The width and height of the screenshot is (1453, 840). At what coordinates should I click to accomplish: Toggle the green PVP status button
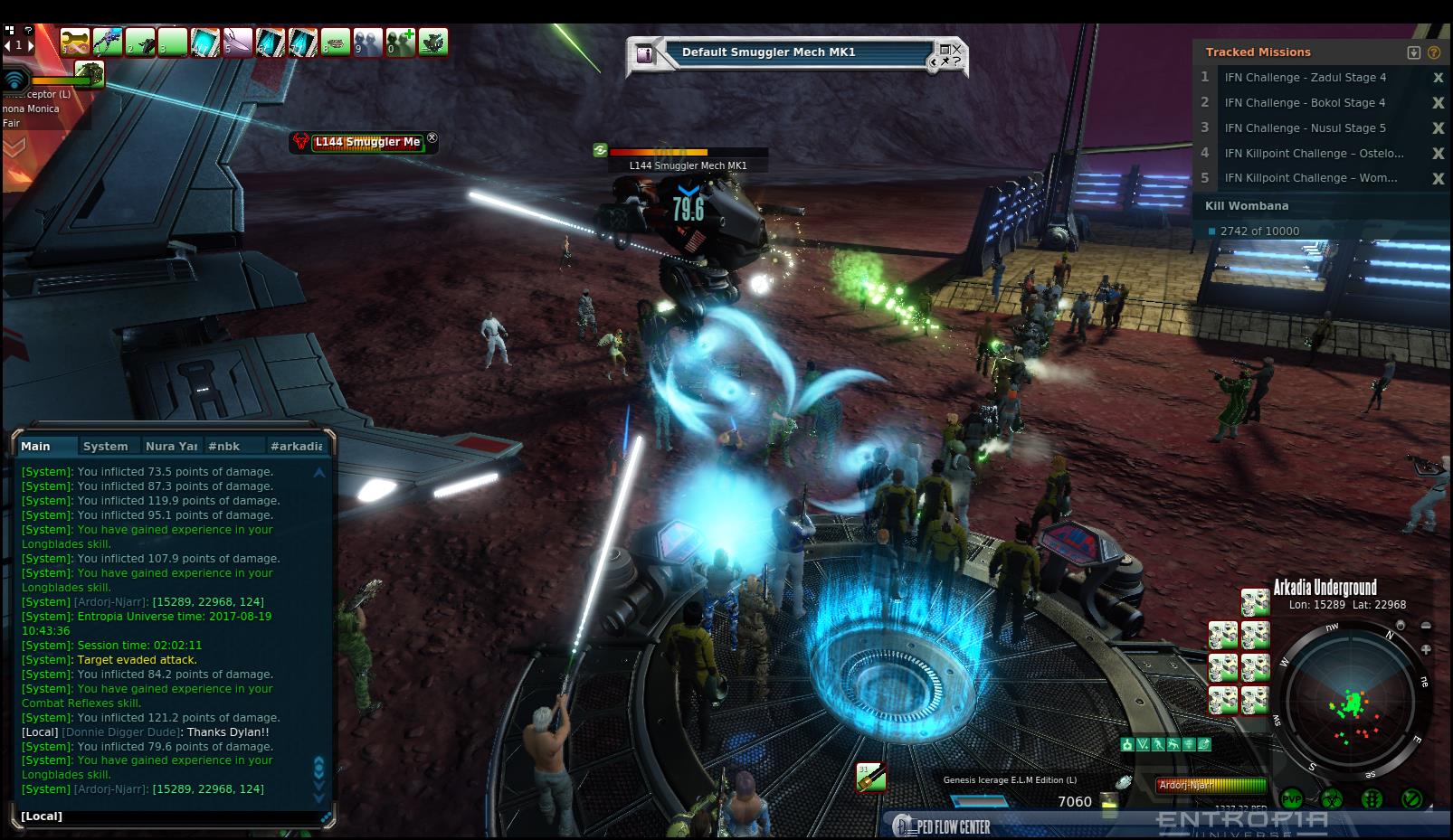click(x=1291, y=799)
